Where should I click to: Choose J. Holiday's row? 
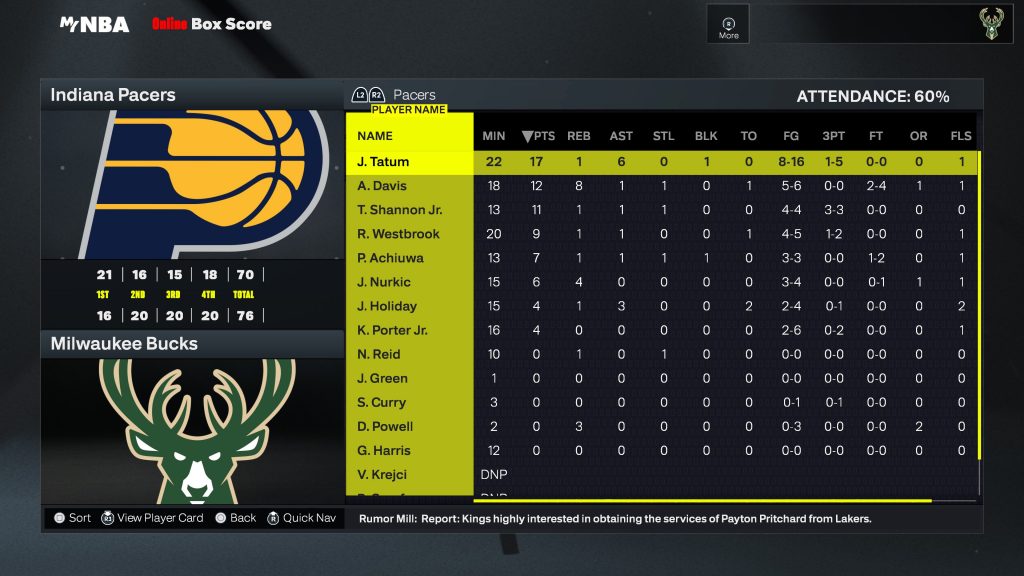386,306
